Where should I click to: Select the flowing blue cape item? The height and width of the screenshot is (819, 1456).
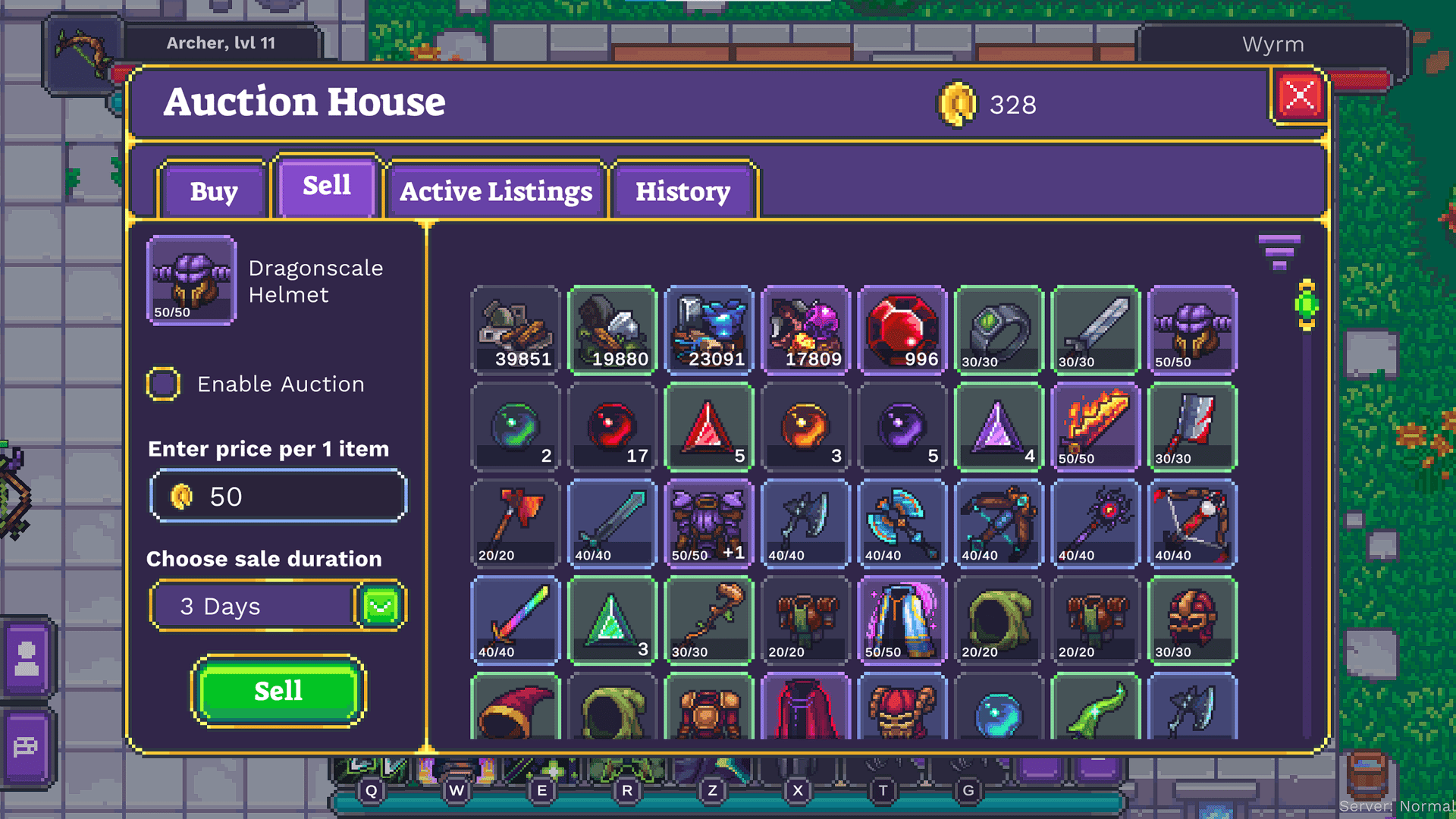(902, 620)
